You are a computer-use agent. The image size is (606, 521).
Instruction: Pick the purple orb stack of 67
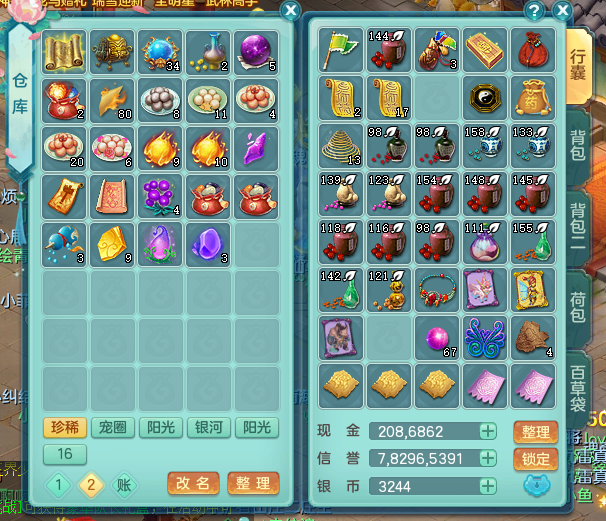(439, 339)
